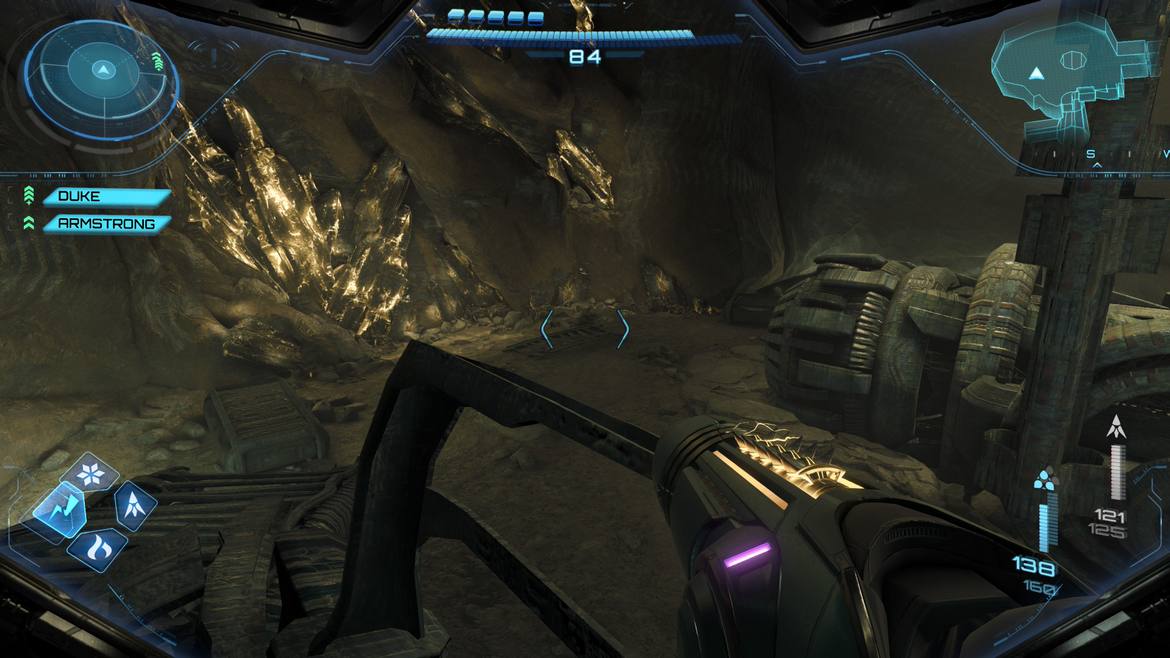This screenshot has width=1170, height=658.
Task: Click the missile ammo icon above gauge
Action: click(x=1115, y=429)
